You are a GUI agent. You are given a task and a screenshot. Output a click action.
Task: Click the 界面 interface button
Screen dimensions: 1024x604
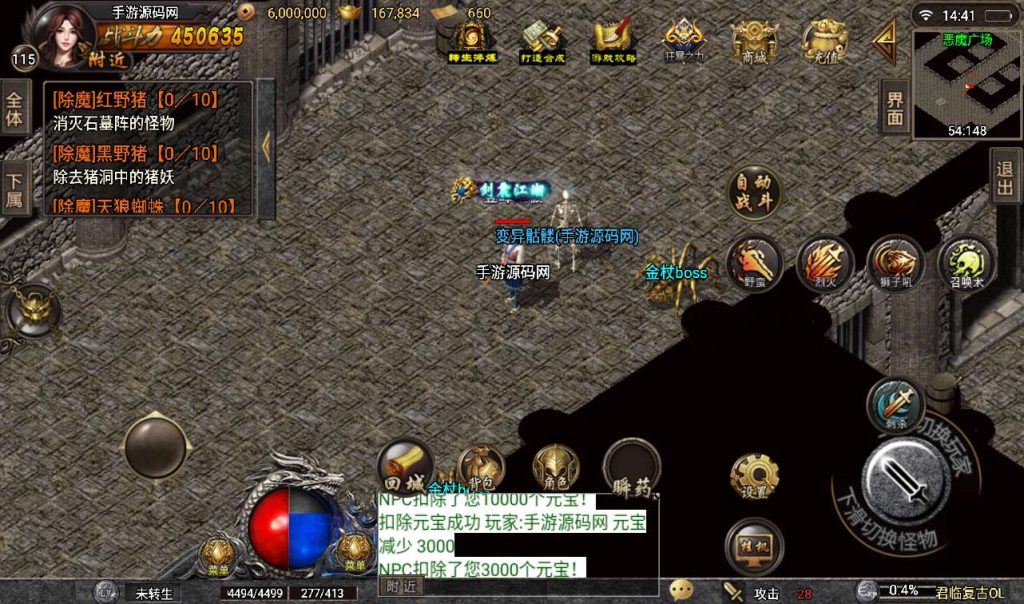click(895, 106)
